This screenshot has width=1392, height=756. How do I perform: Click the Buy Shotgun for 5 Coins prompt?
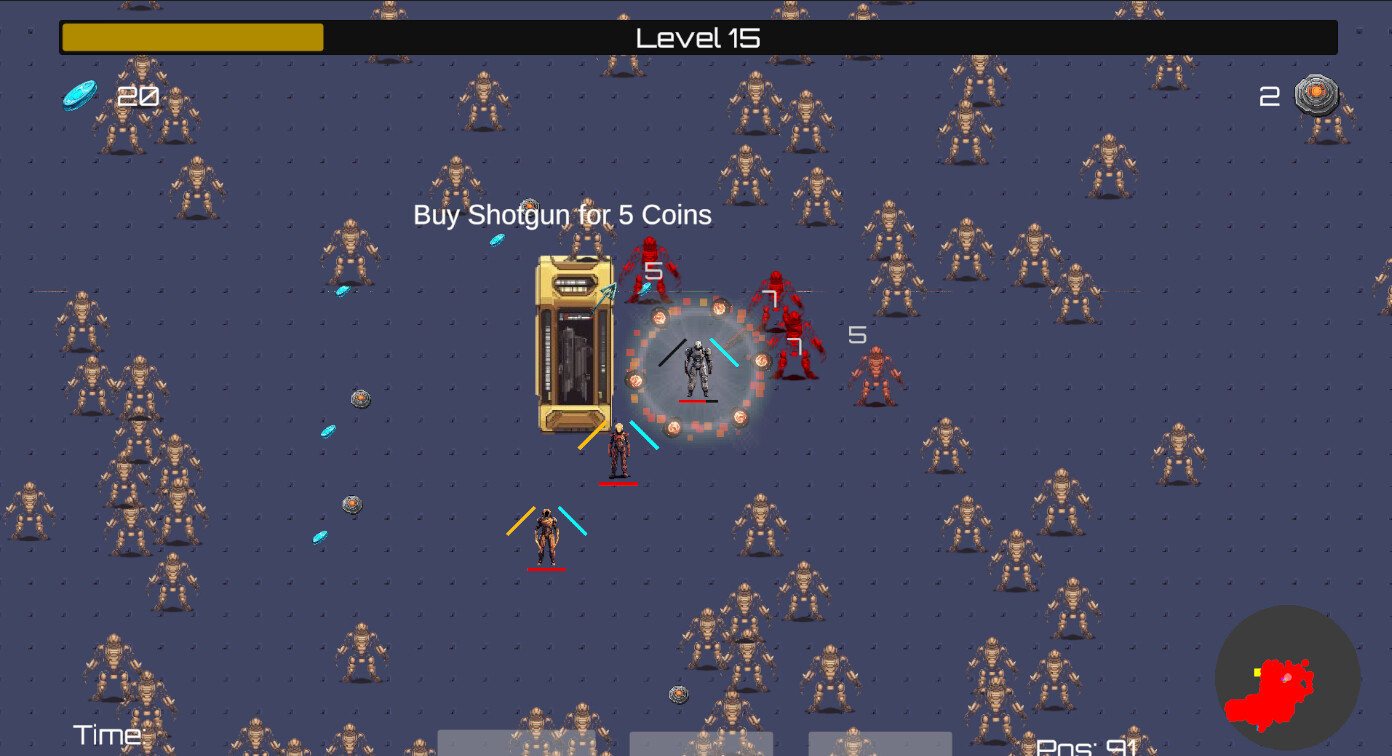562,214
